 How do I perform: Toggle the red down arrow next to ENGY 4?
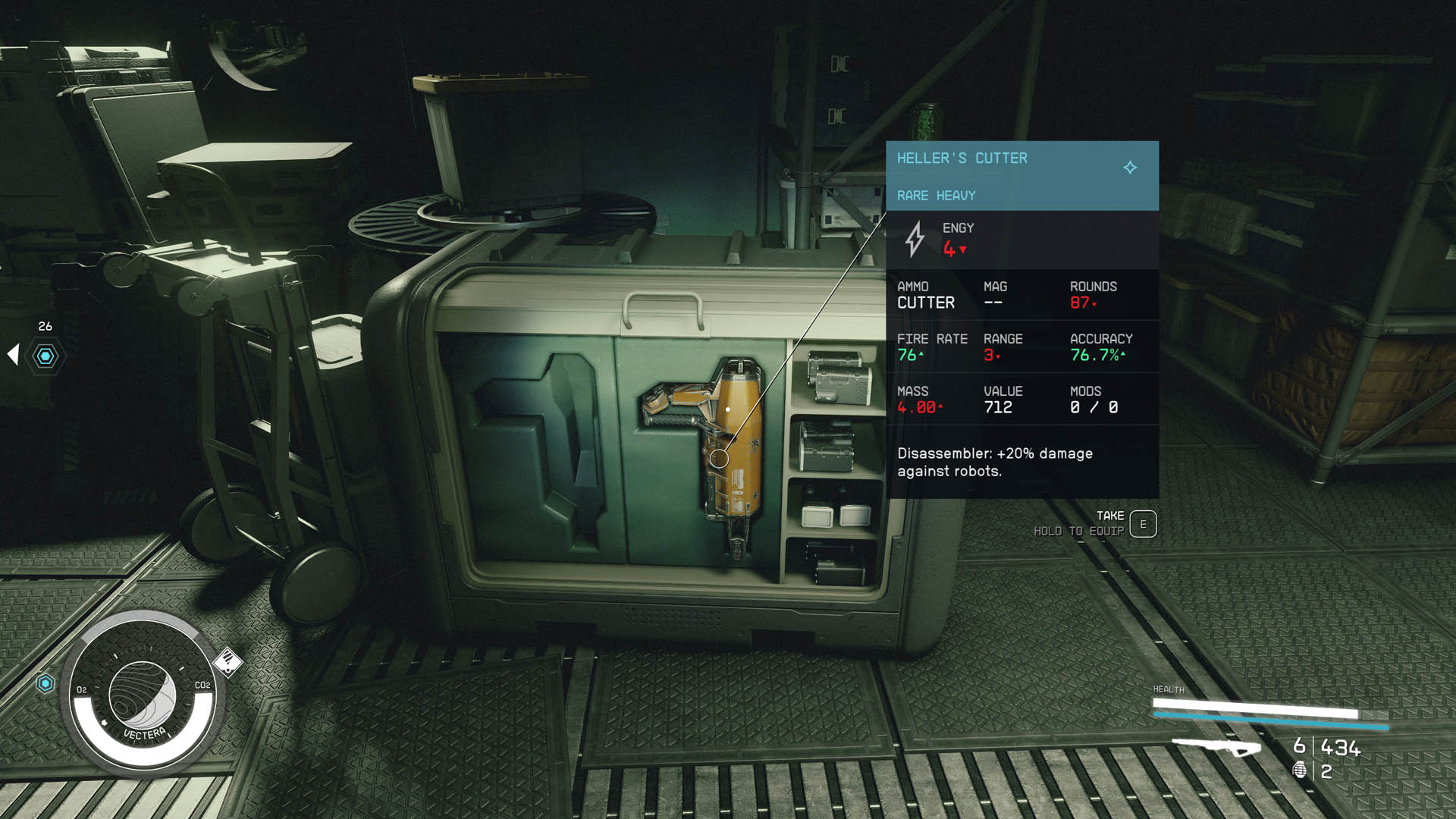tap(962, 248)
